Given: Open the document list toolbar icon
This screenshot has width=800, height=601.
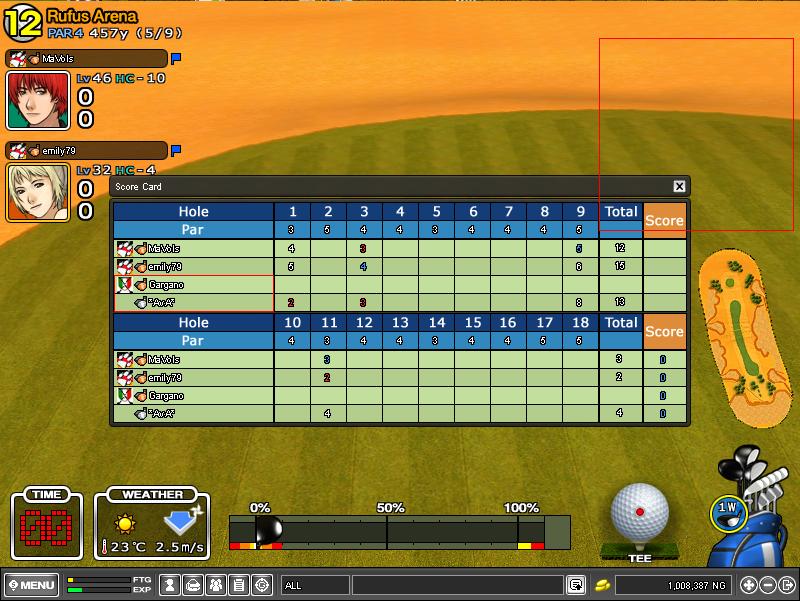Looking at the screenshot, I should click(x=239, y=585).
